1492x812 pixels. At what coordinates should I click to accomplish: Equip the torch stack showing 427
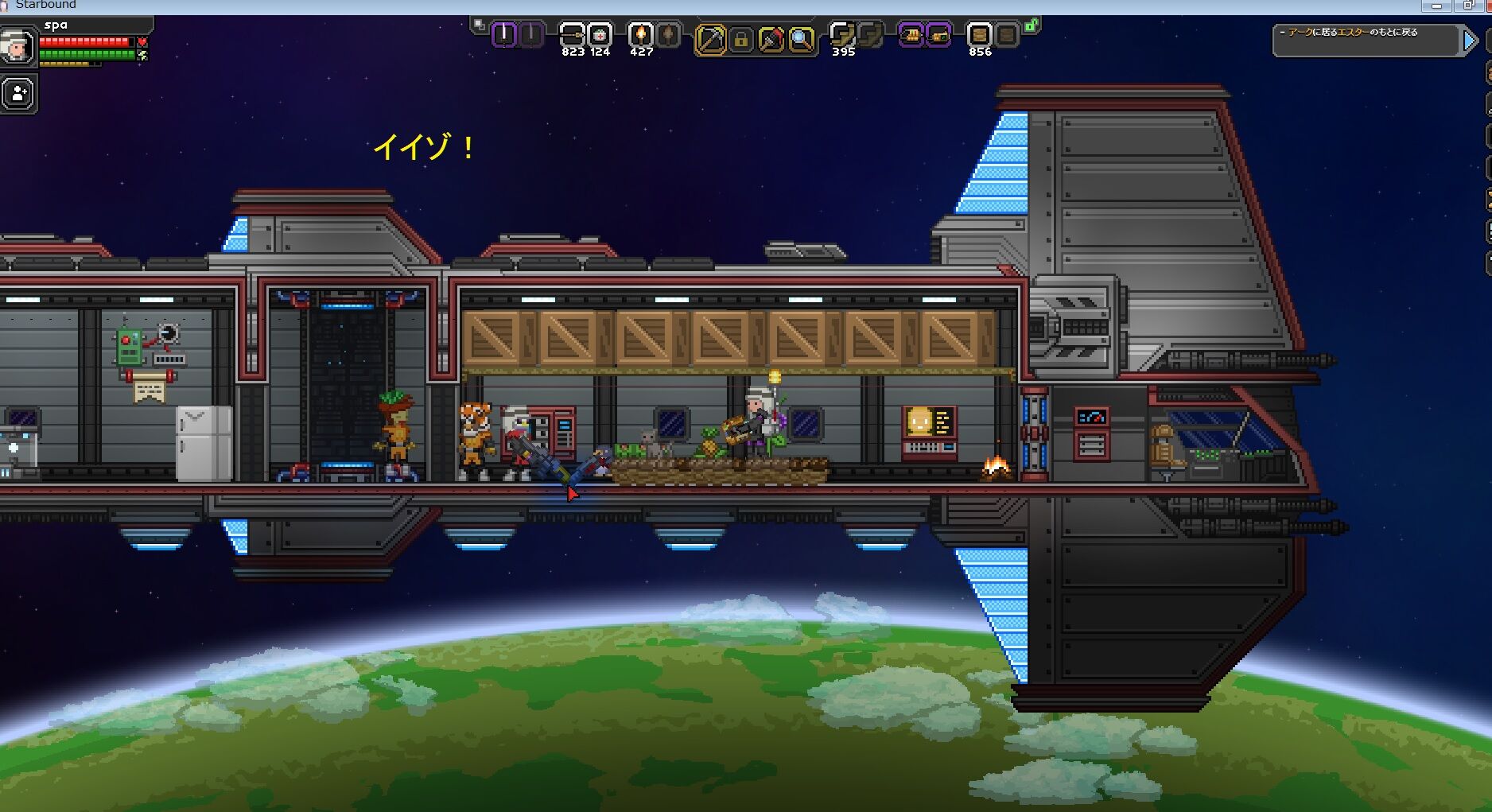tap(641, 37)
